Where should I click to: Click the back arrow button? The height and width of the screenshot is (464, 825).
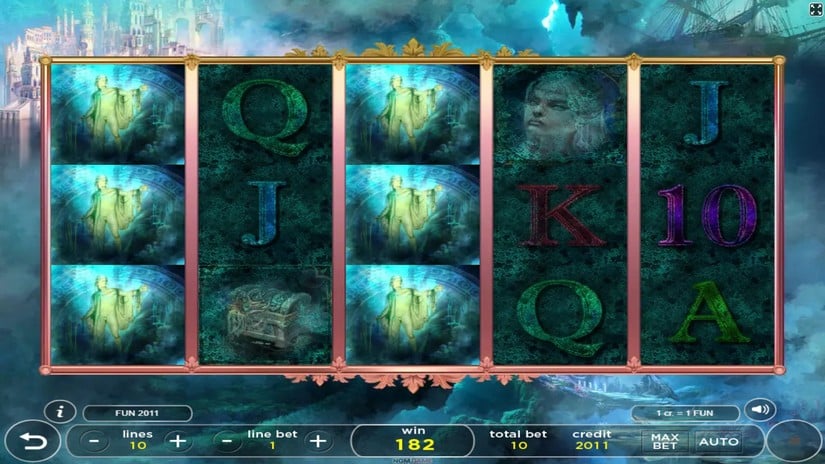point(30,441)
